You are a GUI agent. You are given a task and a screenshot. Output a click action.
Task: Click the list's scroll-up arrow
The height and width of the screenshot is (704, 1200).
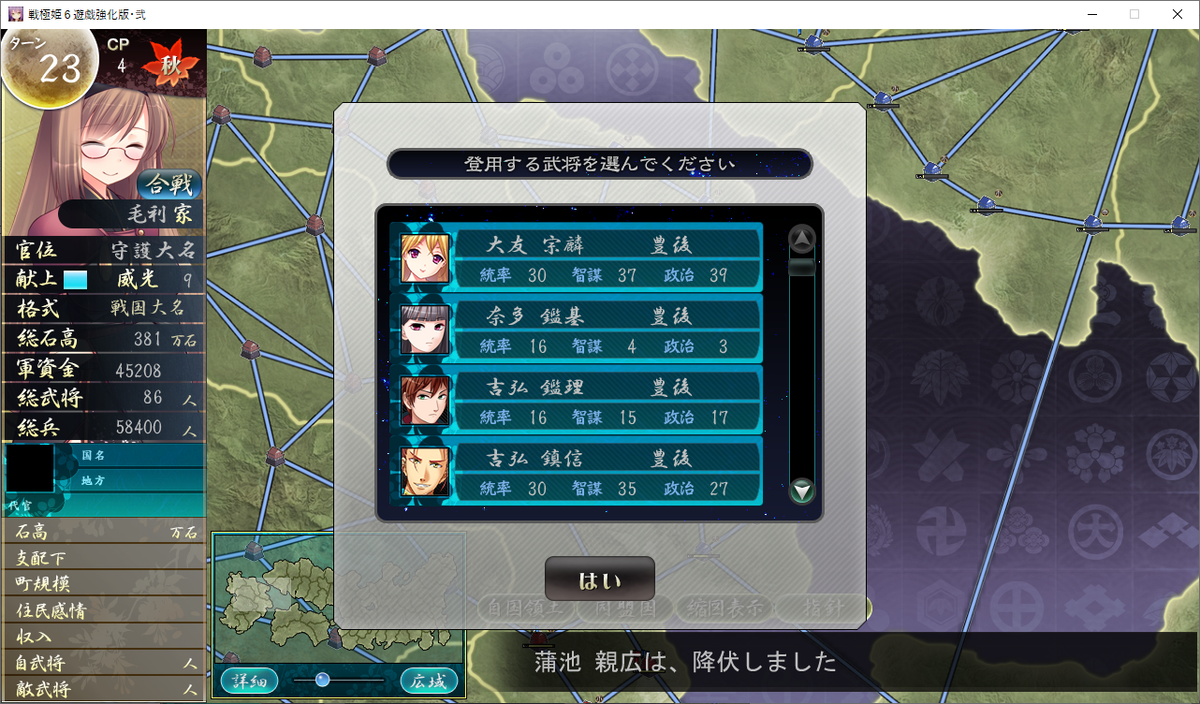click(x=802, y=239)
